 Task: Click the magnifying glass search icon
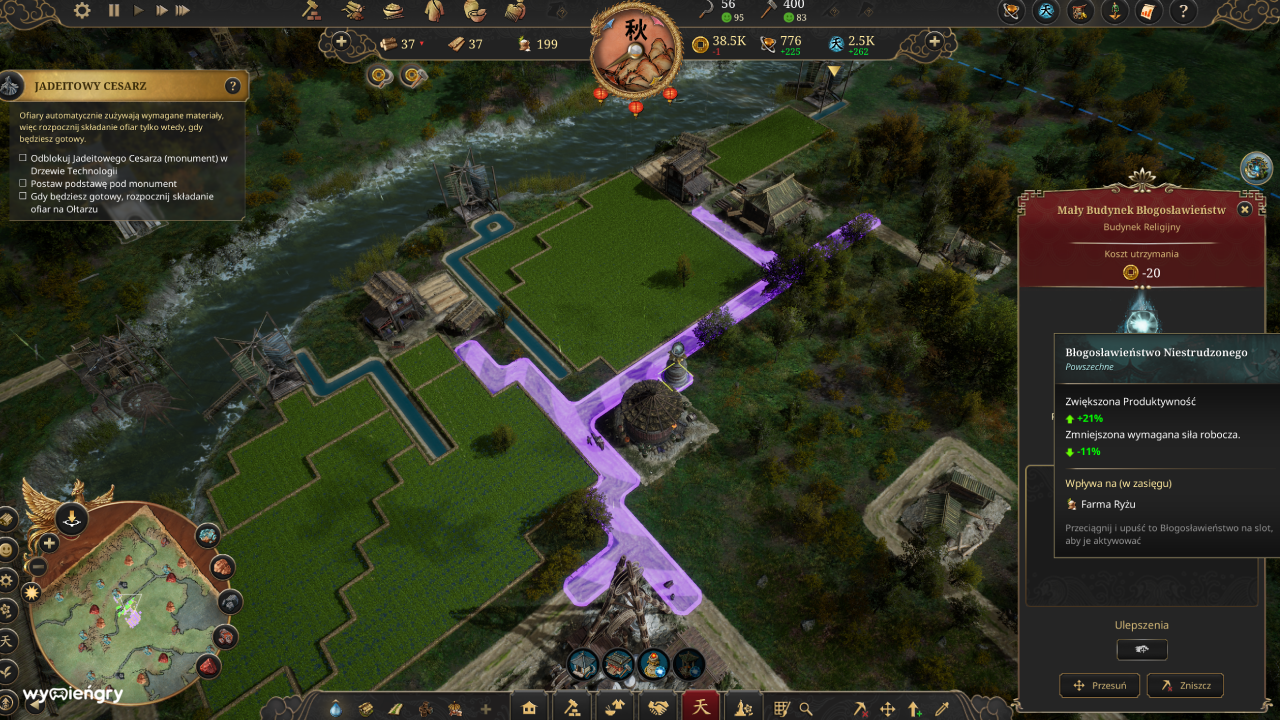point(805,708)
